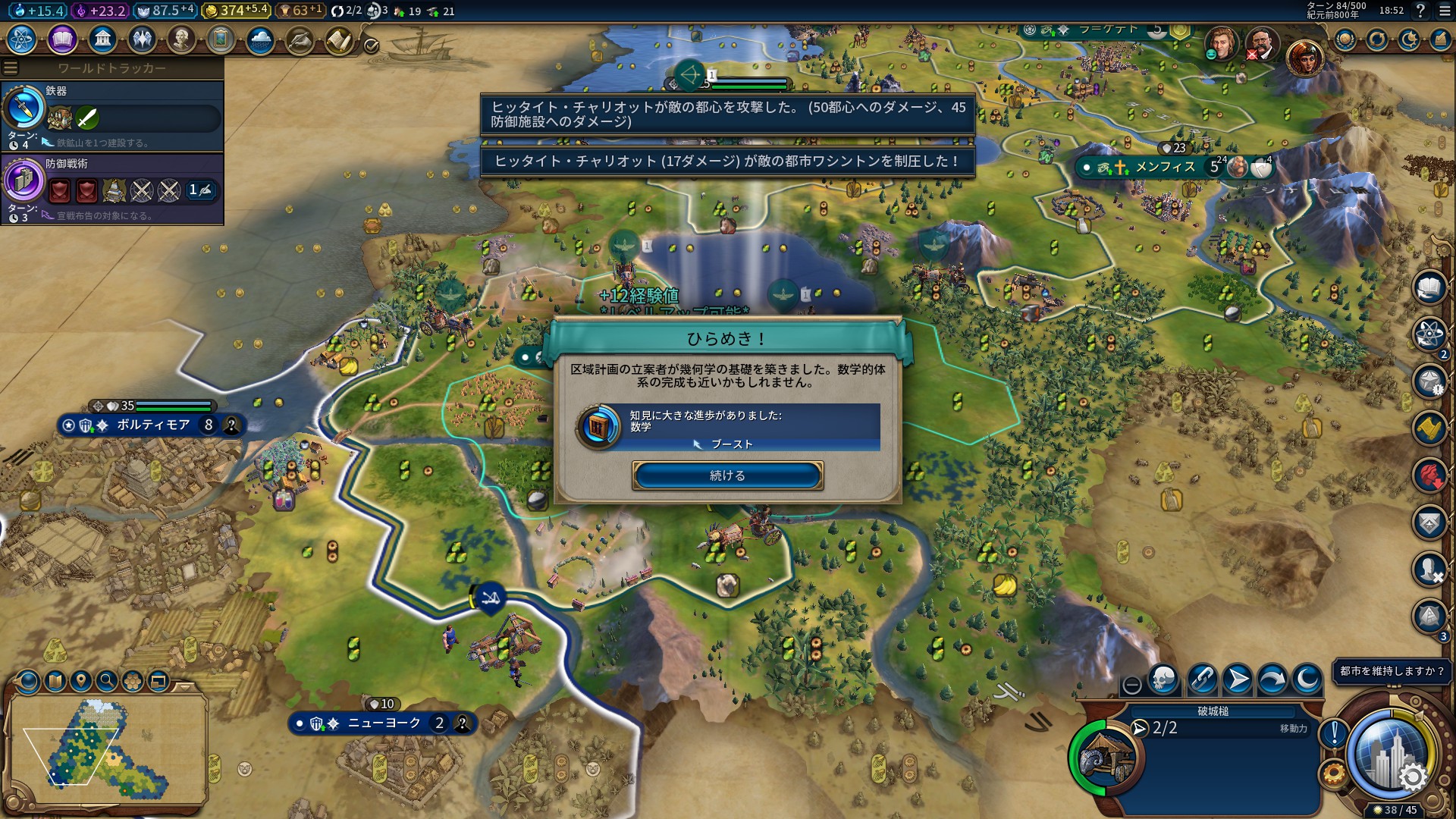Screen dimensions: 1456x819
Task: Select the Cleopatra leader portrait
Action: pos(1304,57)
